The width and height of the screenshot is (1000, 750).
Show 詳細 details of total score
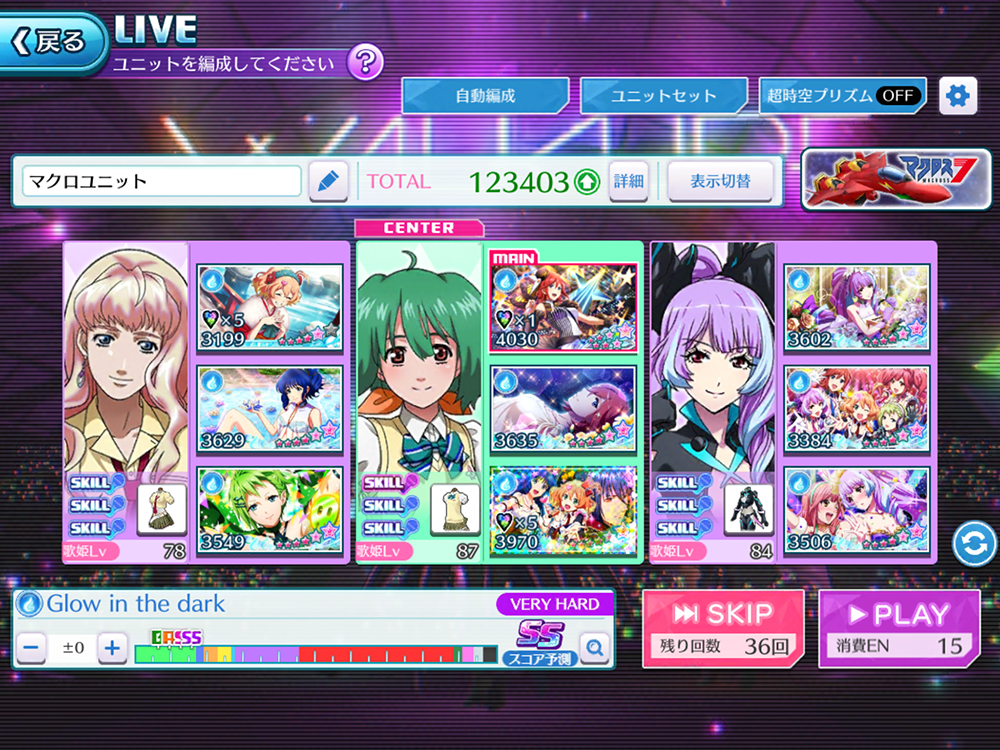[x=629, y=182]
